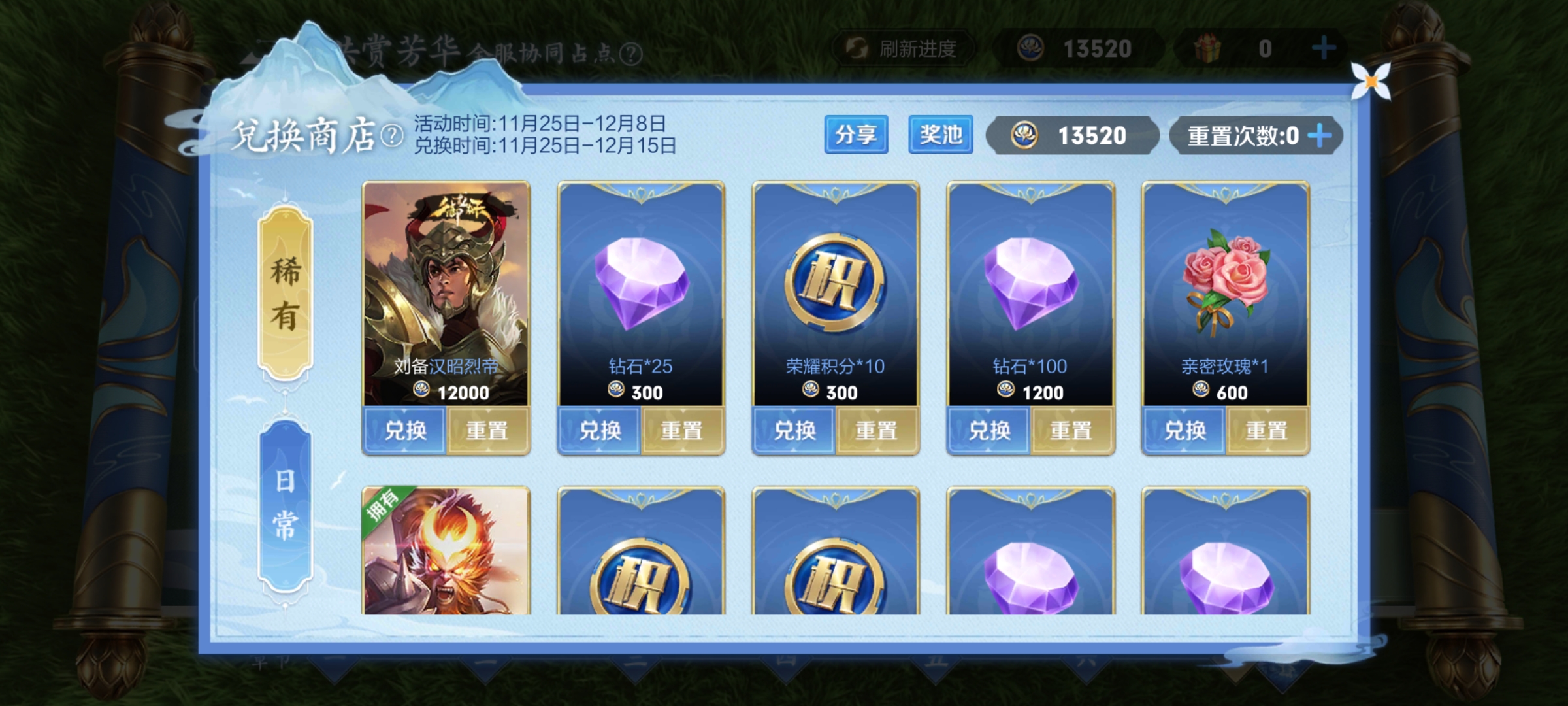Select the 亲密玫瑰 rose bouquet card
Viewport: 1568px width, 706px height.
pos(1225,281)
